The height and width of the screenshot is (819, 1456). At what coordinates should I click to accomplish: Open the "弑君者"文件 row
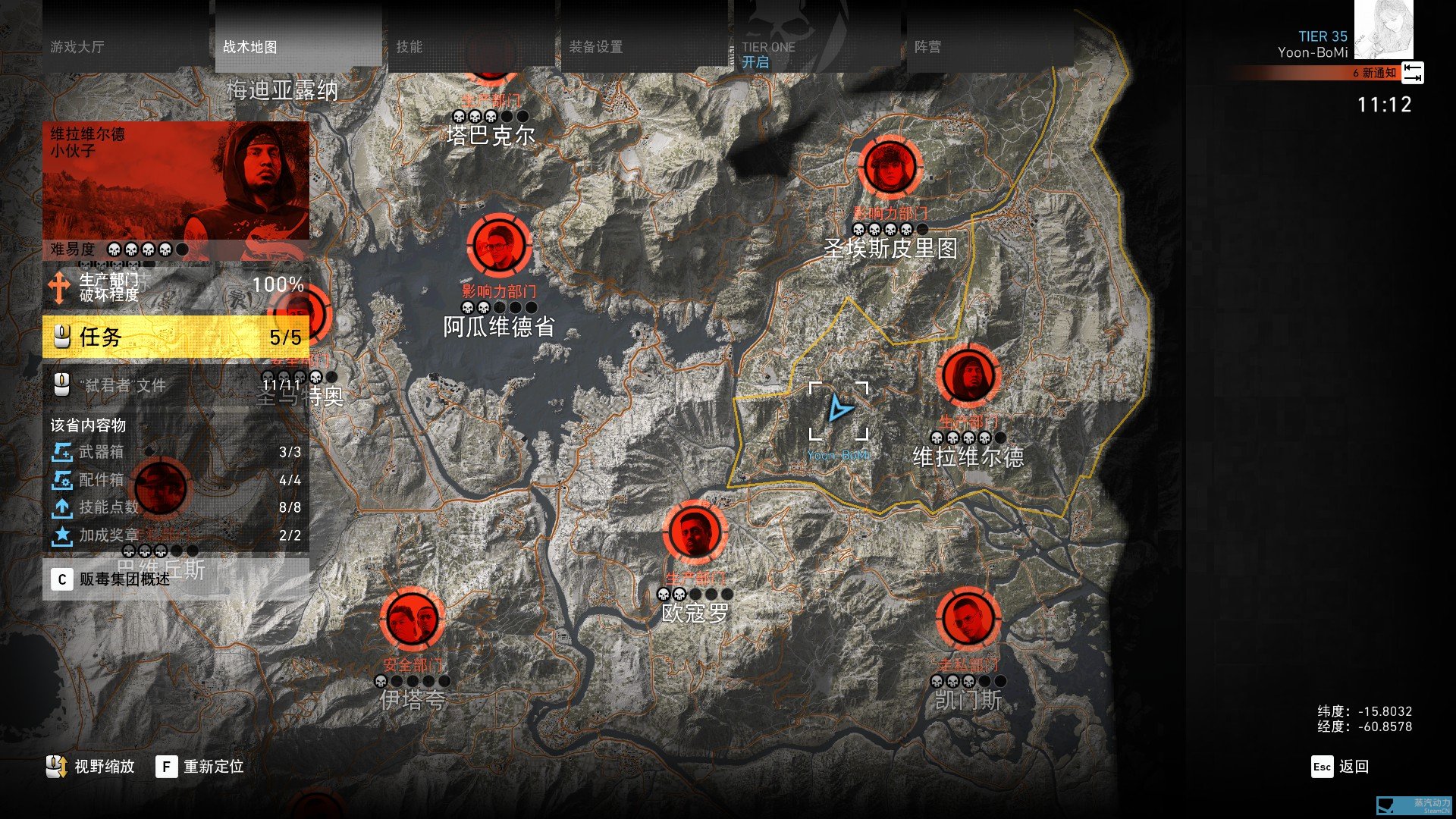click(176, 385)
